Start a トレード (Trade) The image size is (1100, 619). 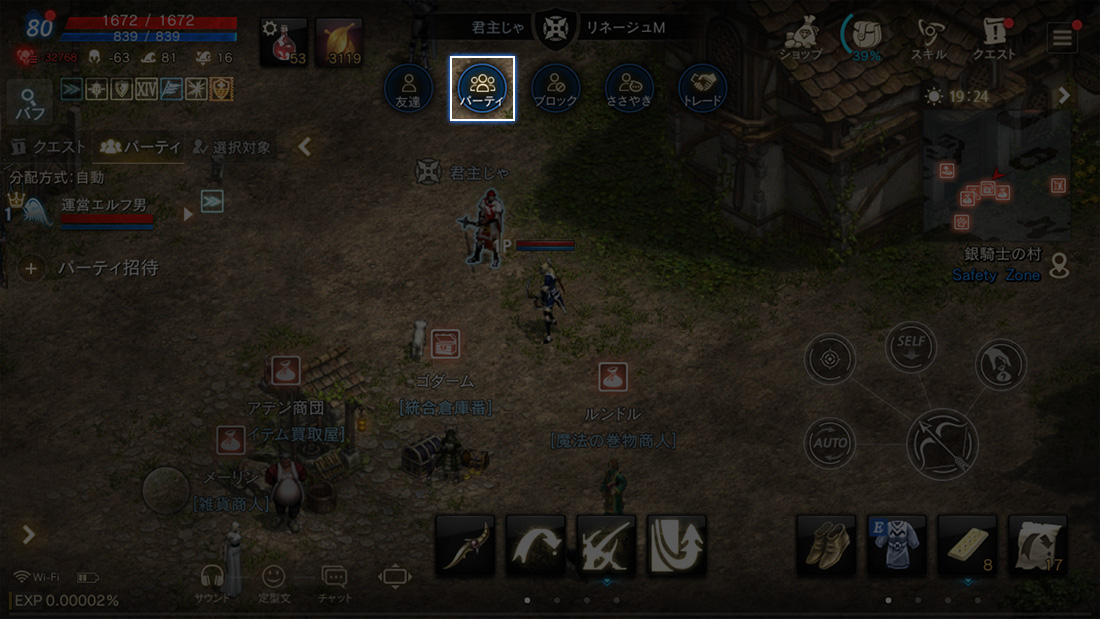coord(702,88)
